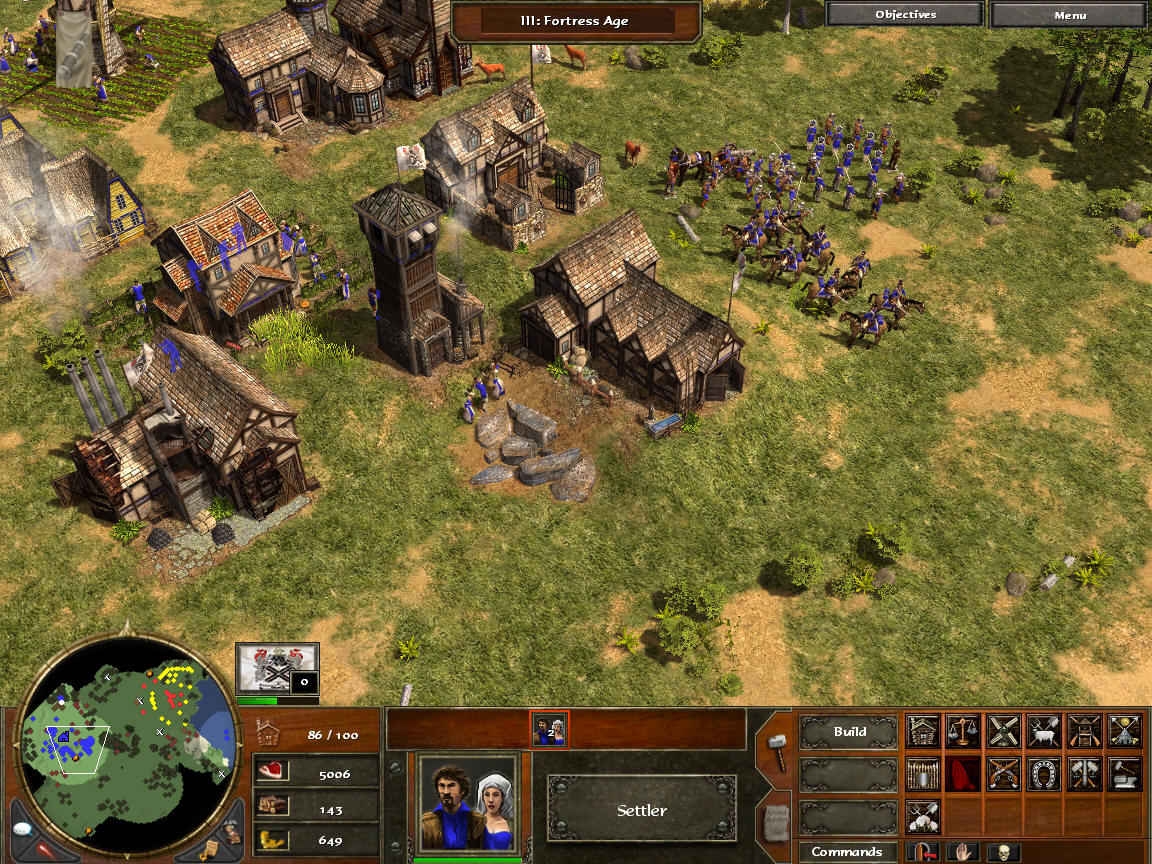Image resolution: width=1152 pixels, height=864 pixels.
Task: Select the windmill Mill build icon
Action: coord(1003,731)
